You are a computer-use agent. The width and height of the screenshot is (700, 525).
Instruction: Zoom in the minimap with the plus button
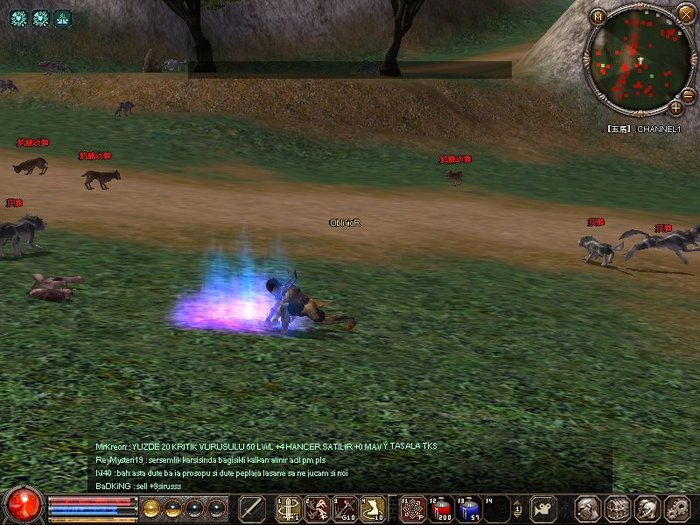click(677, 107)
